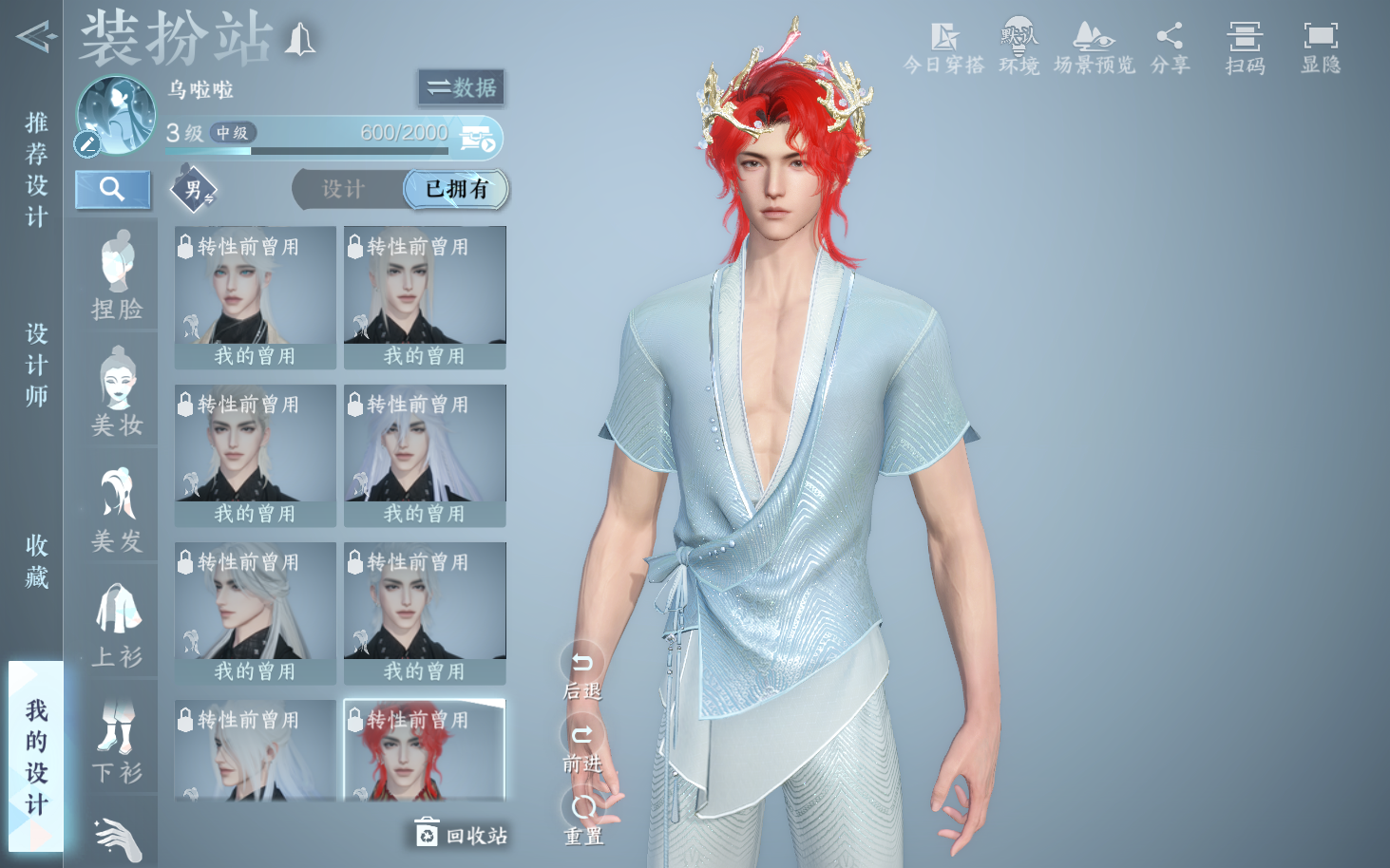Open the 数据 data panel

(x=461, y=87)
